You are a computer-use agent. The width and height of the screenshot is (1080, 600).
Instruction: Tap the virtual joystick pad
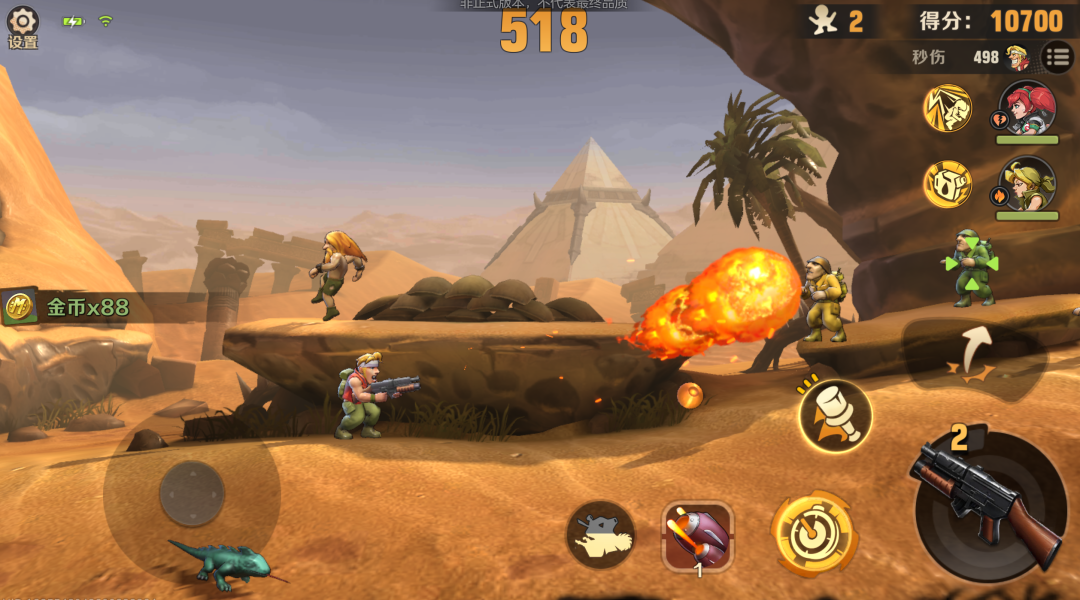point(192,493)
